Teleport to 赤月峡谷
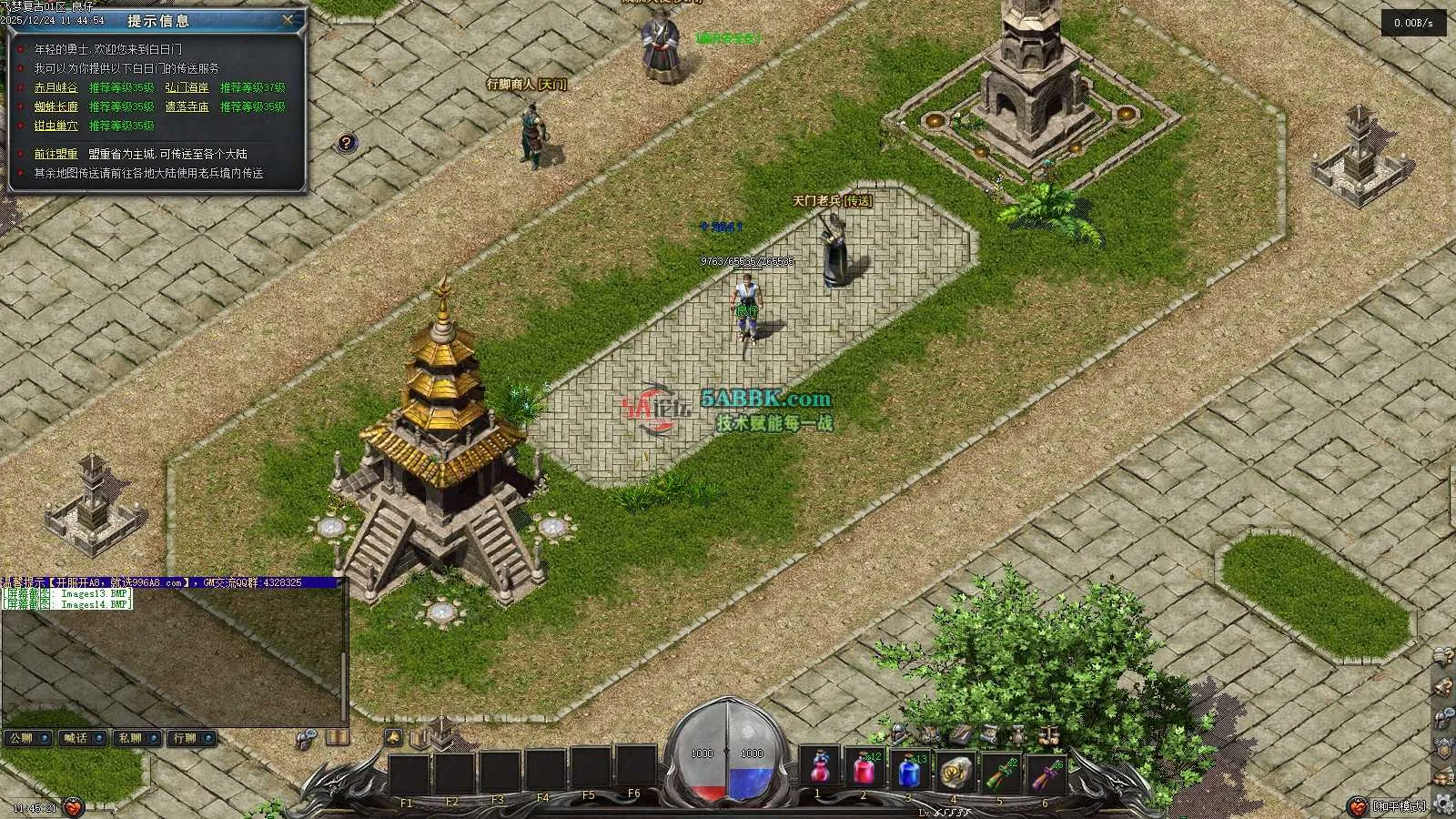This screenshot has width=1456, height=819. [56, 88]
